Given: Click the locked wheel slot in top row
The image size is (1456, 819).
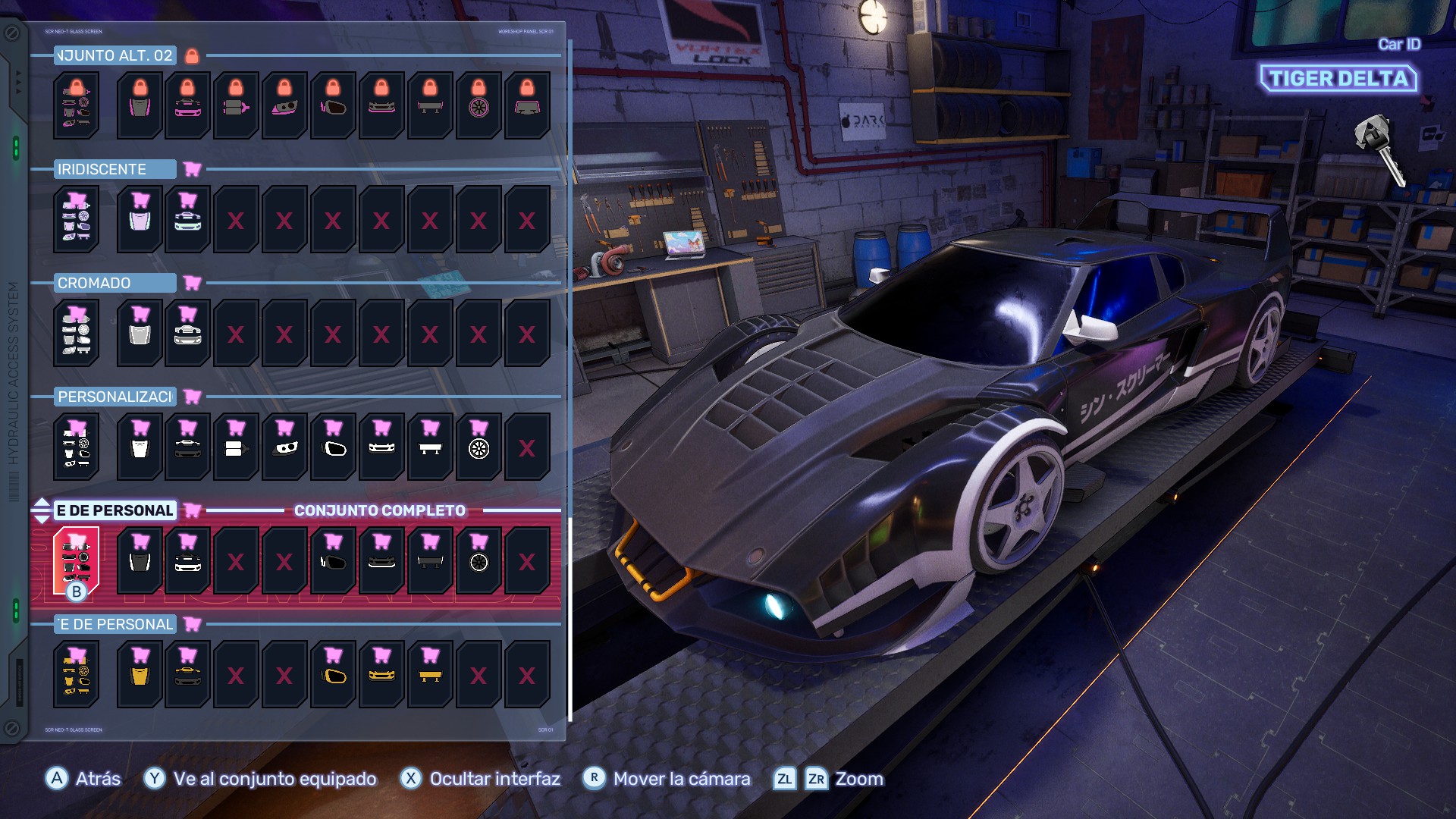Looking at the screenshot, I should click(x=479, y=105).
